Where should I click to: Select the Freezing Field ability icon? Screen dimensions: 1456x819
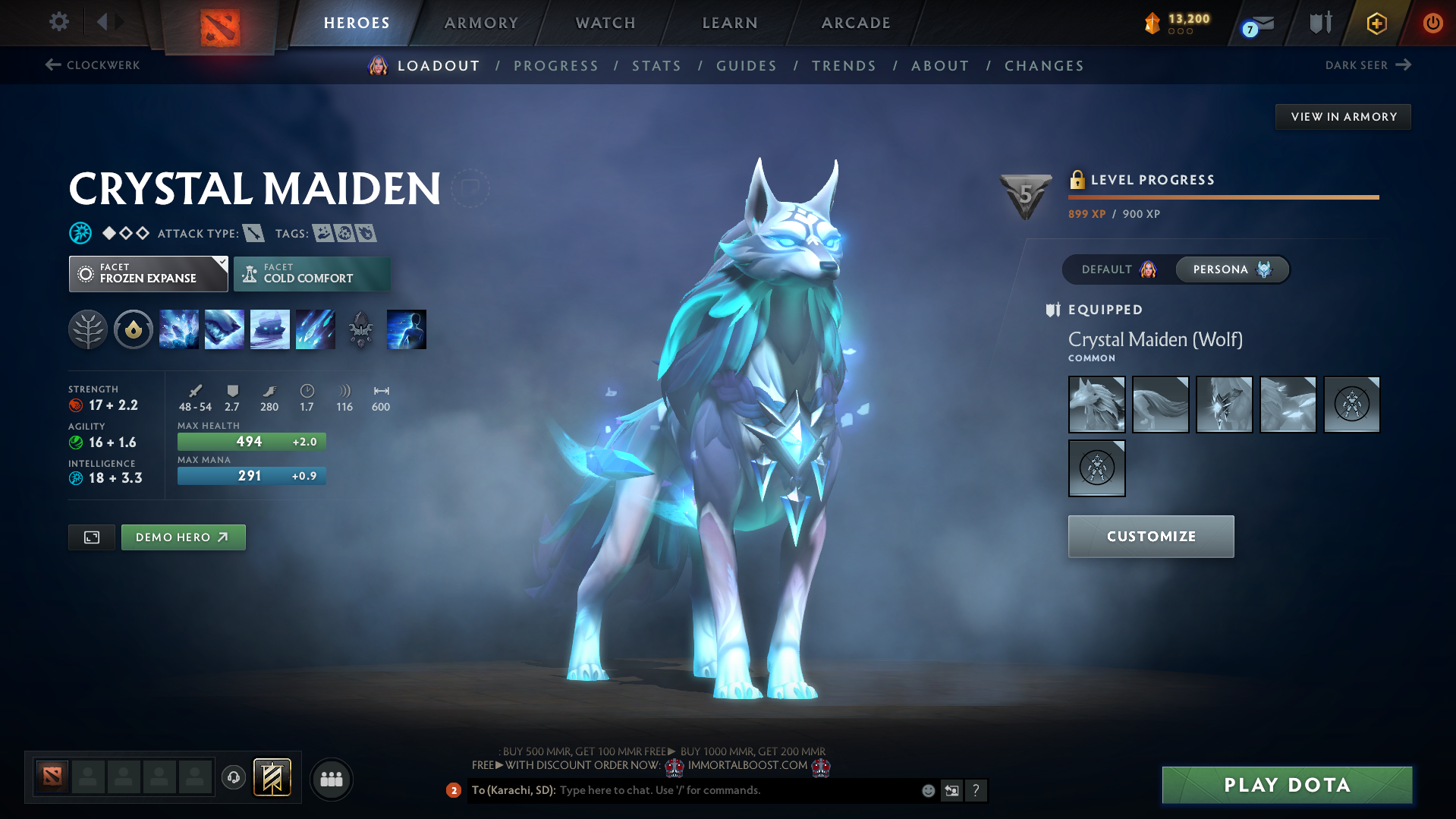(316, 329)
